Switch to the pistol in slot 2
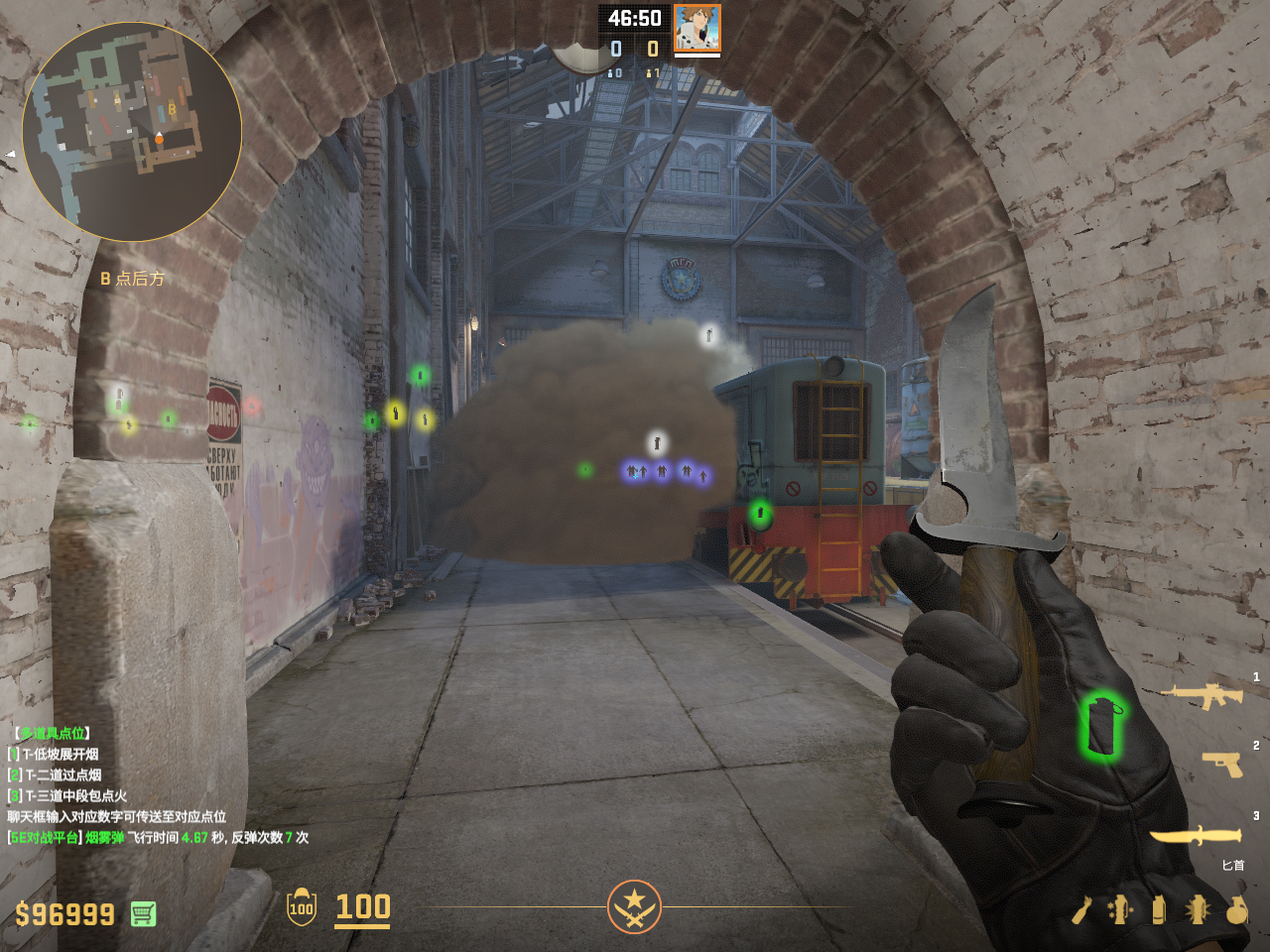This screenshot has height=952, width=1270. (x=1221, y=764)
